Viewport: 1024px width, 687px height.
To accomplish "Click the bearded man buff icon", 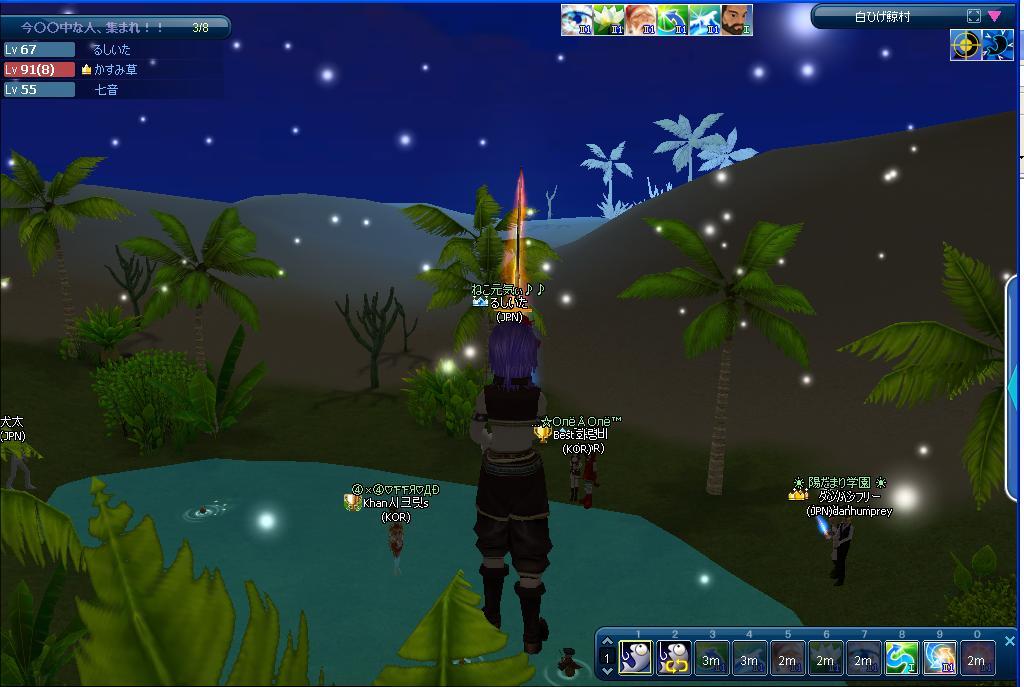I will tap(737, 20).
